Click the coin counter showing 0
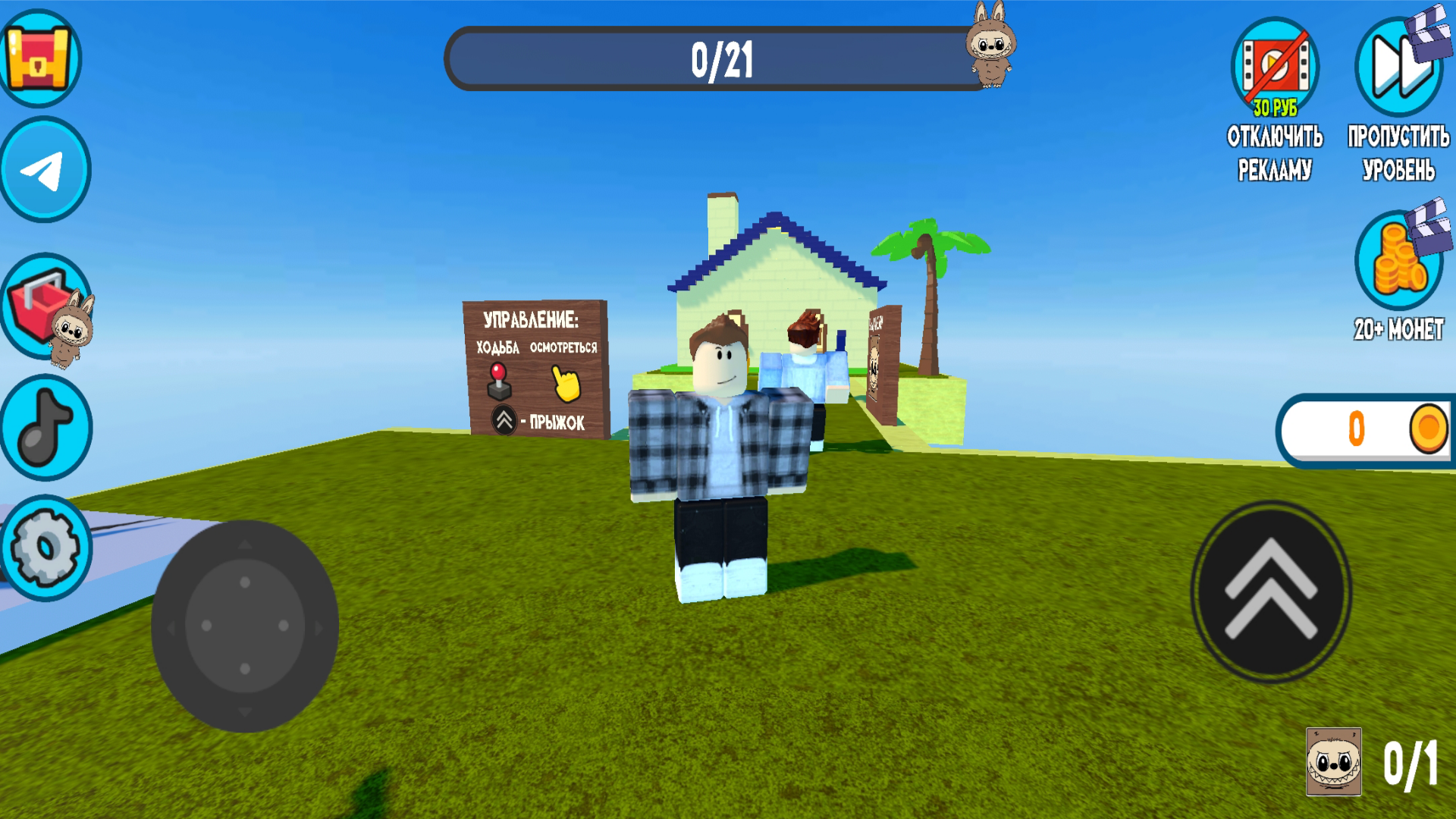Image resolution: width=1456 pixels, height=819 pixels. click(x=1365, y=428)
